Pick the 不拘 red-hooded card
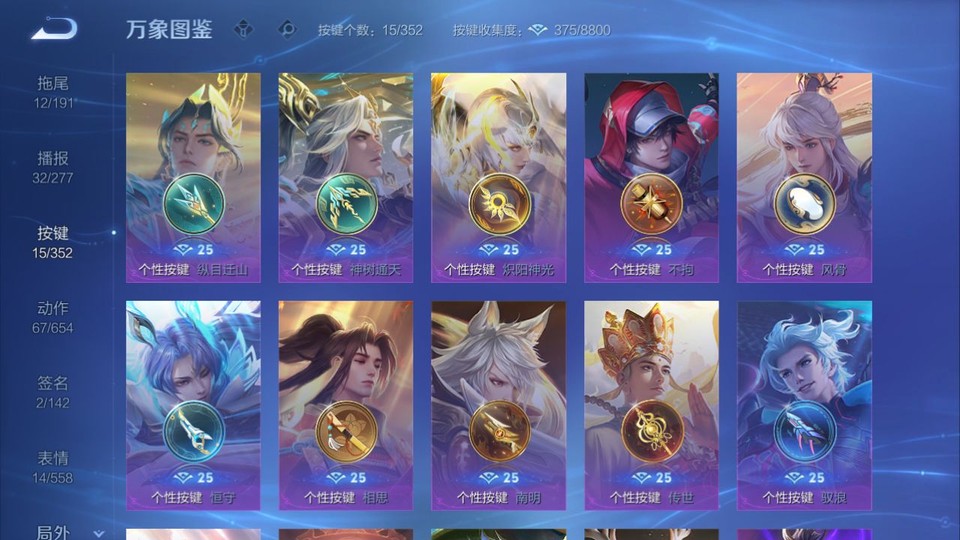The height and width of the screenshot is (540, 960). tap(651, 178)
